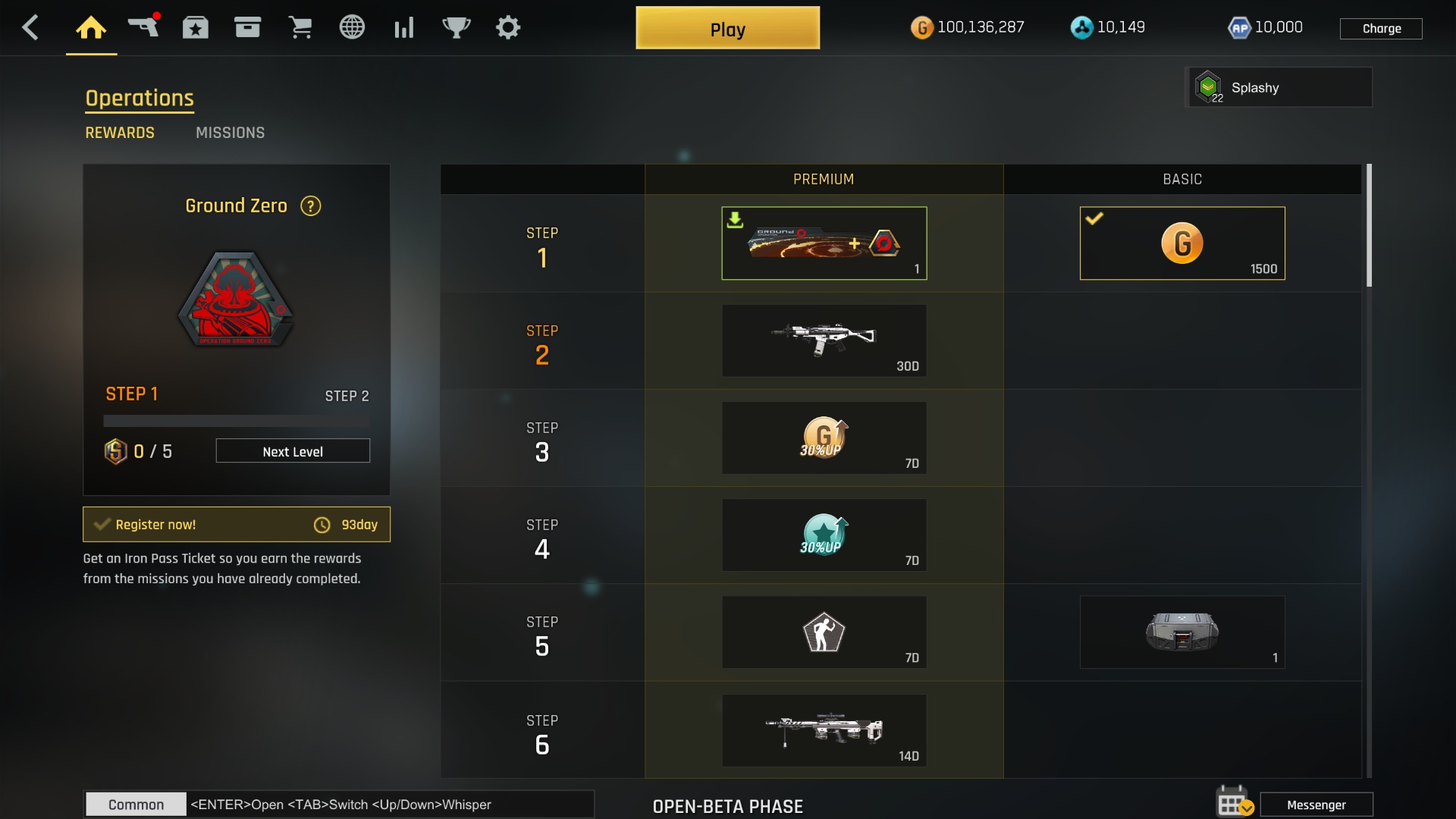Open the weapons loadout icon

click(x=143, y=27)
